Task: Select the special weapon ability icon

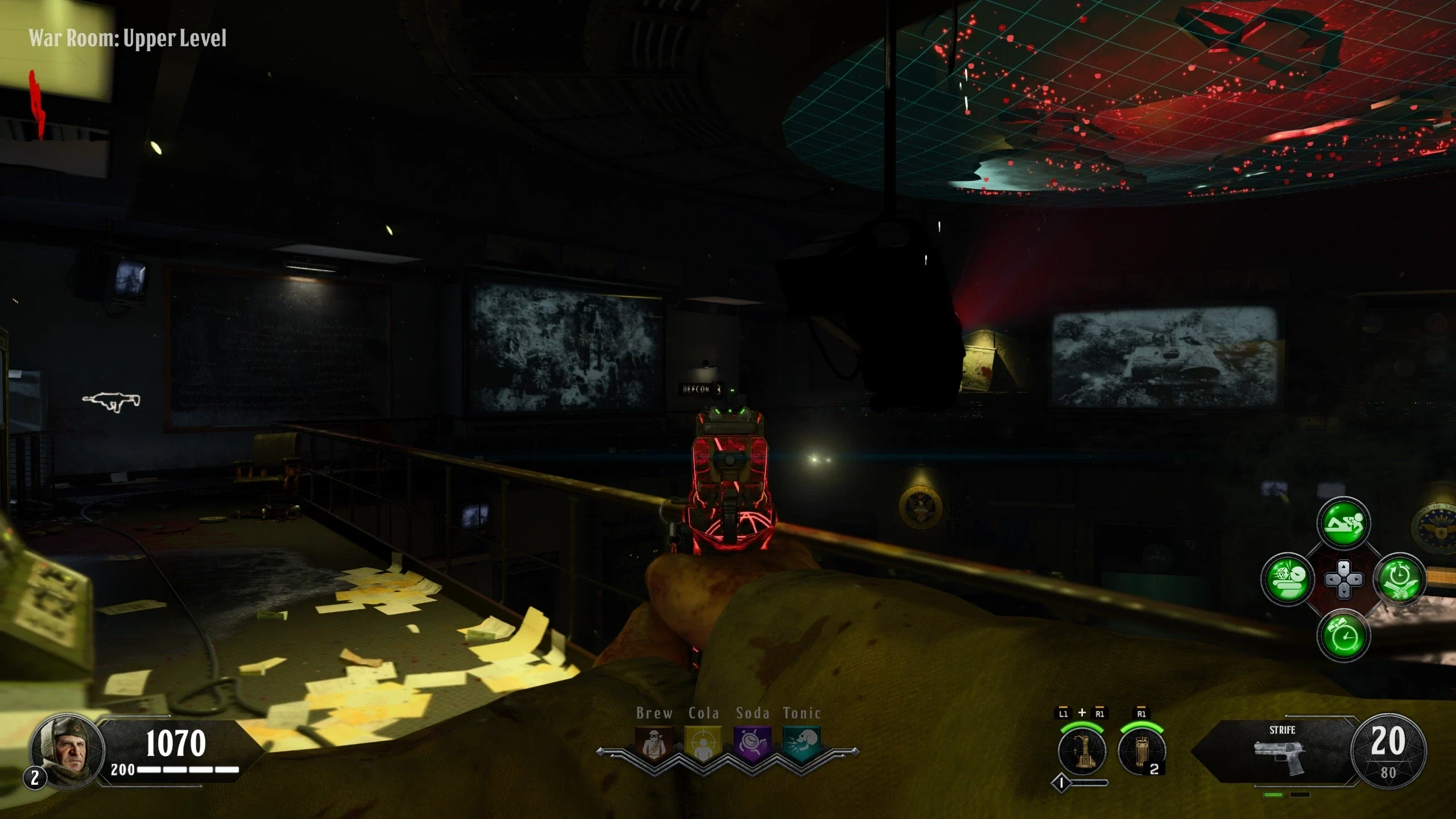Action: 1082,751
